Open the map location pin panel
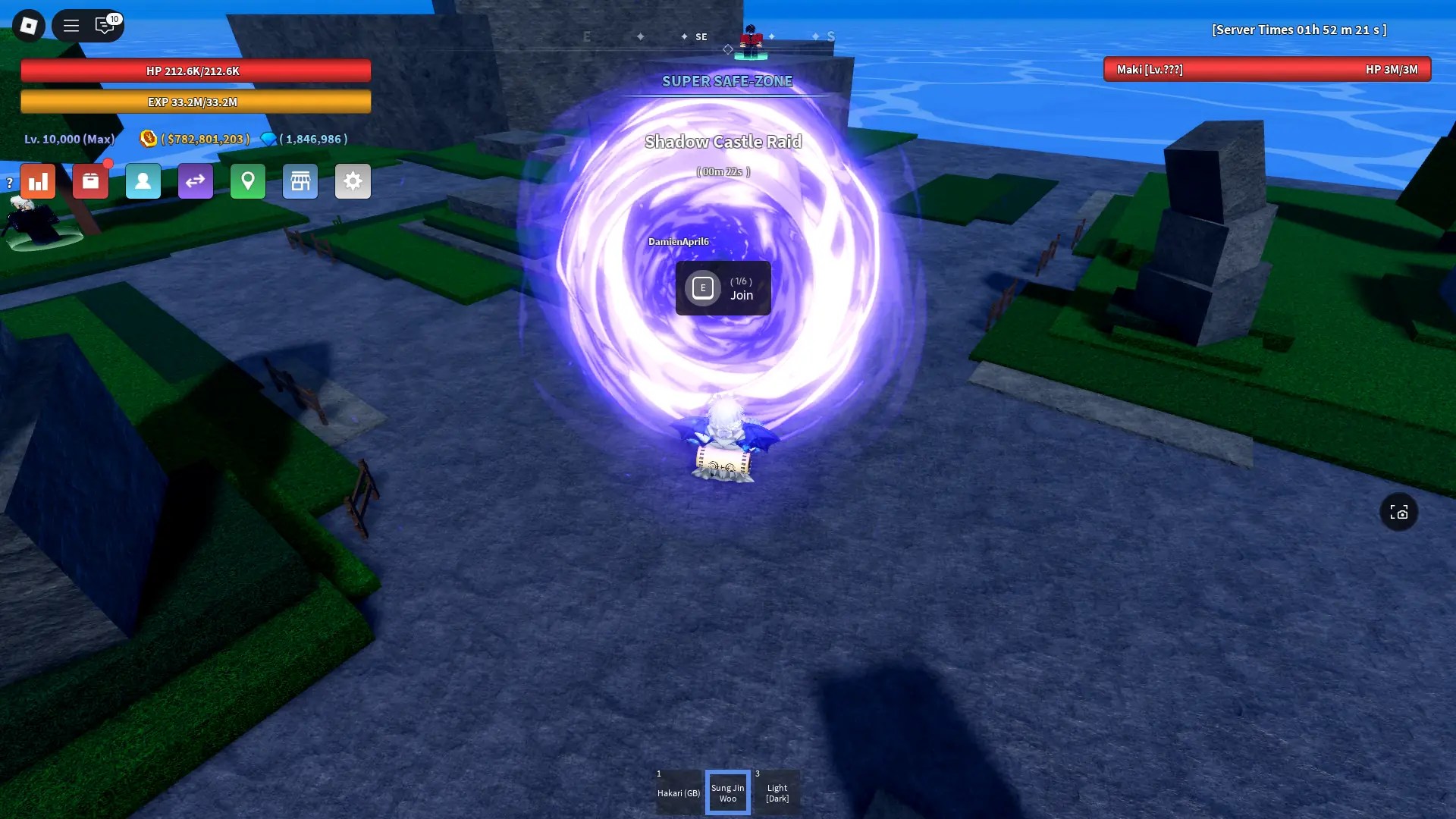This screenshot has width=1456, height=819. tap(248, 181)
